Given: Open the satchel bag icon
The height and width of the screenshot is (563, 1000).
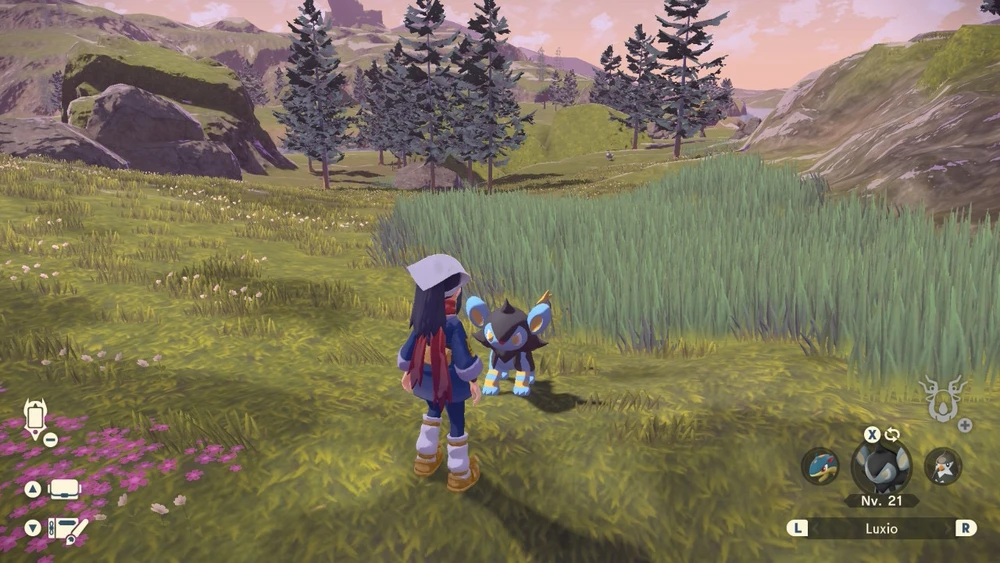Looking at the screenshot, I should point(64,490).
